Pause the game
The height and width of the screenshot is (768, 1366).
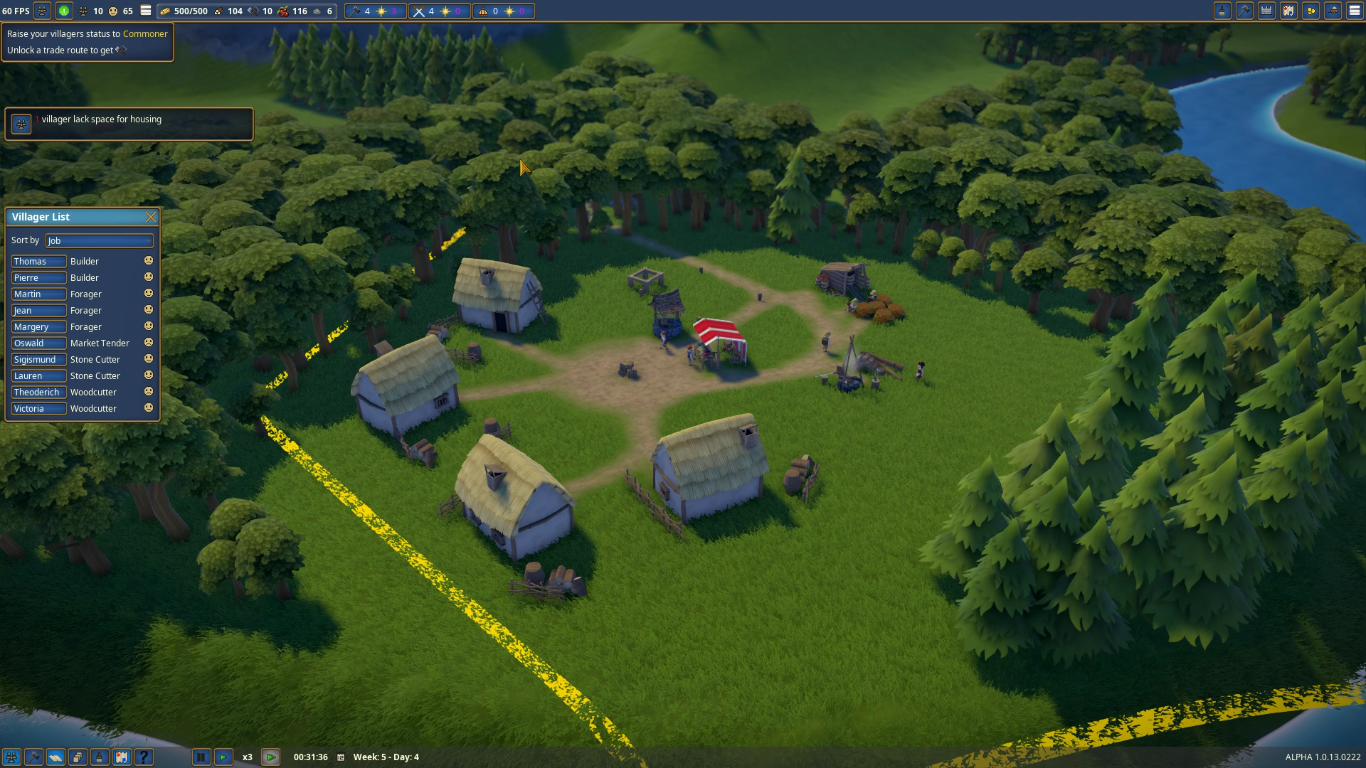click(201, 757)
